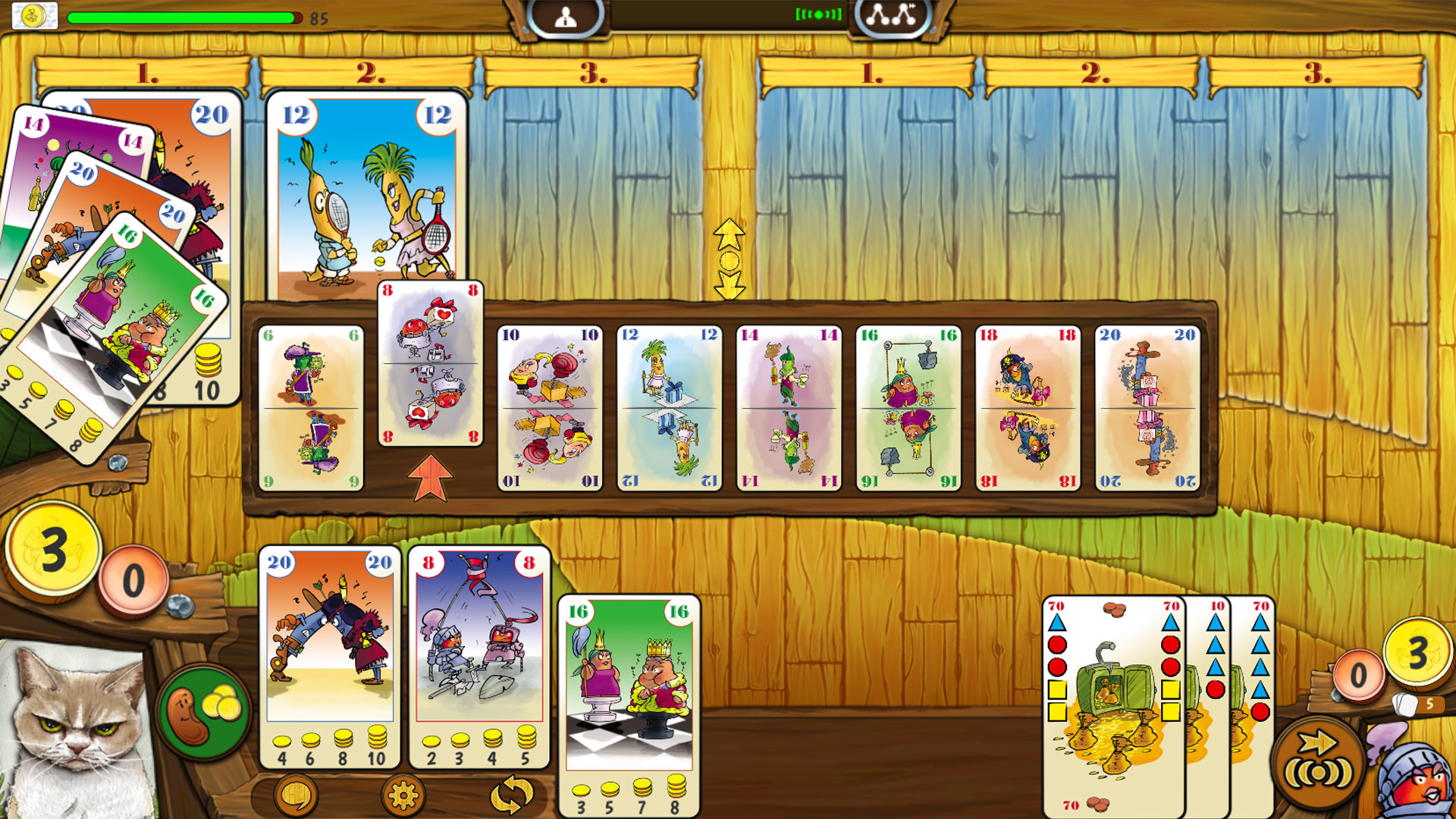
Task: Toggle the up-down trade arrows between fields
Action: (x=730, y=258)
